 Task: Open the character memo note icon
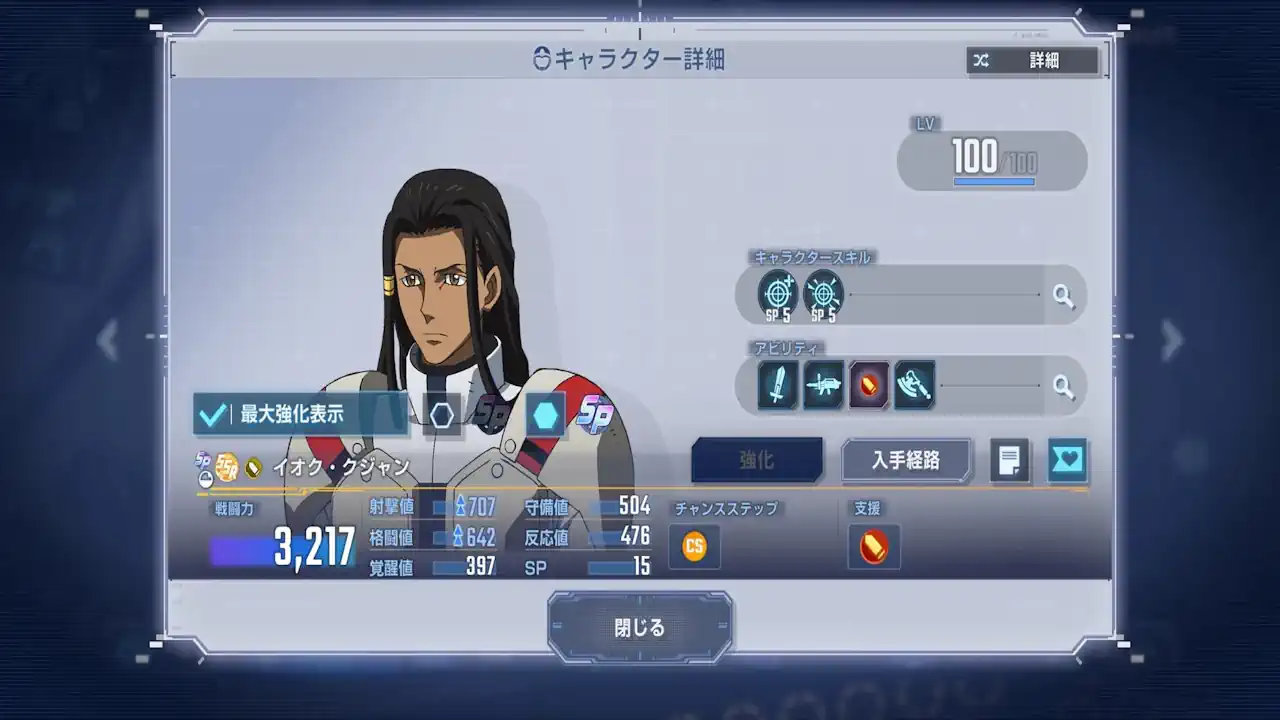point(1009,461)
